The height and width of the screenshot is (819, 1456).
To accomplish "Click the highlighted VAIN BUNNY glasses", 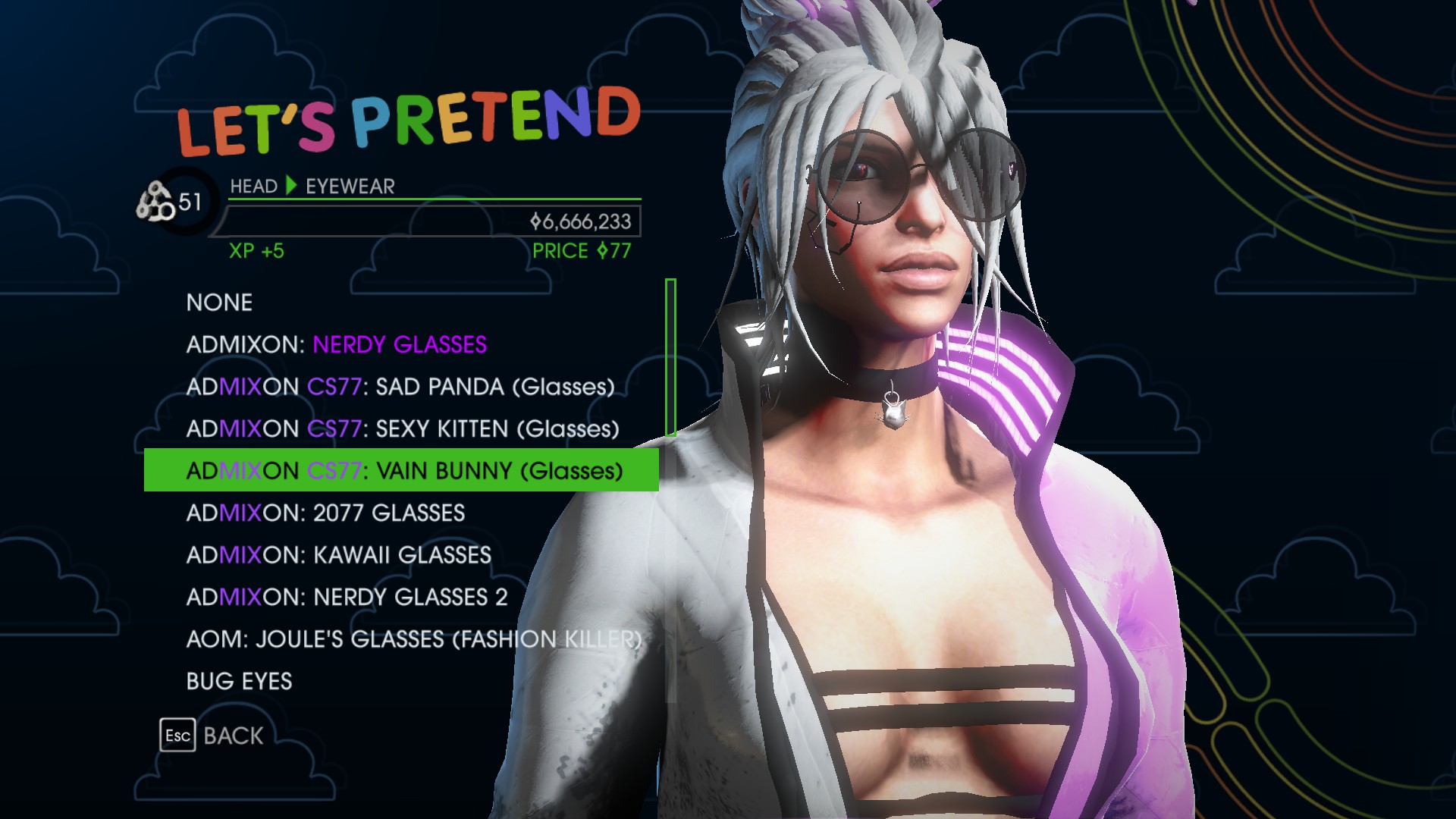I will 403,471.
